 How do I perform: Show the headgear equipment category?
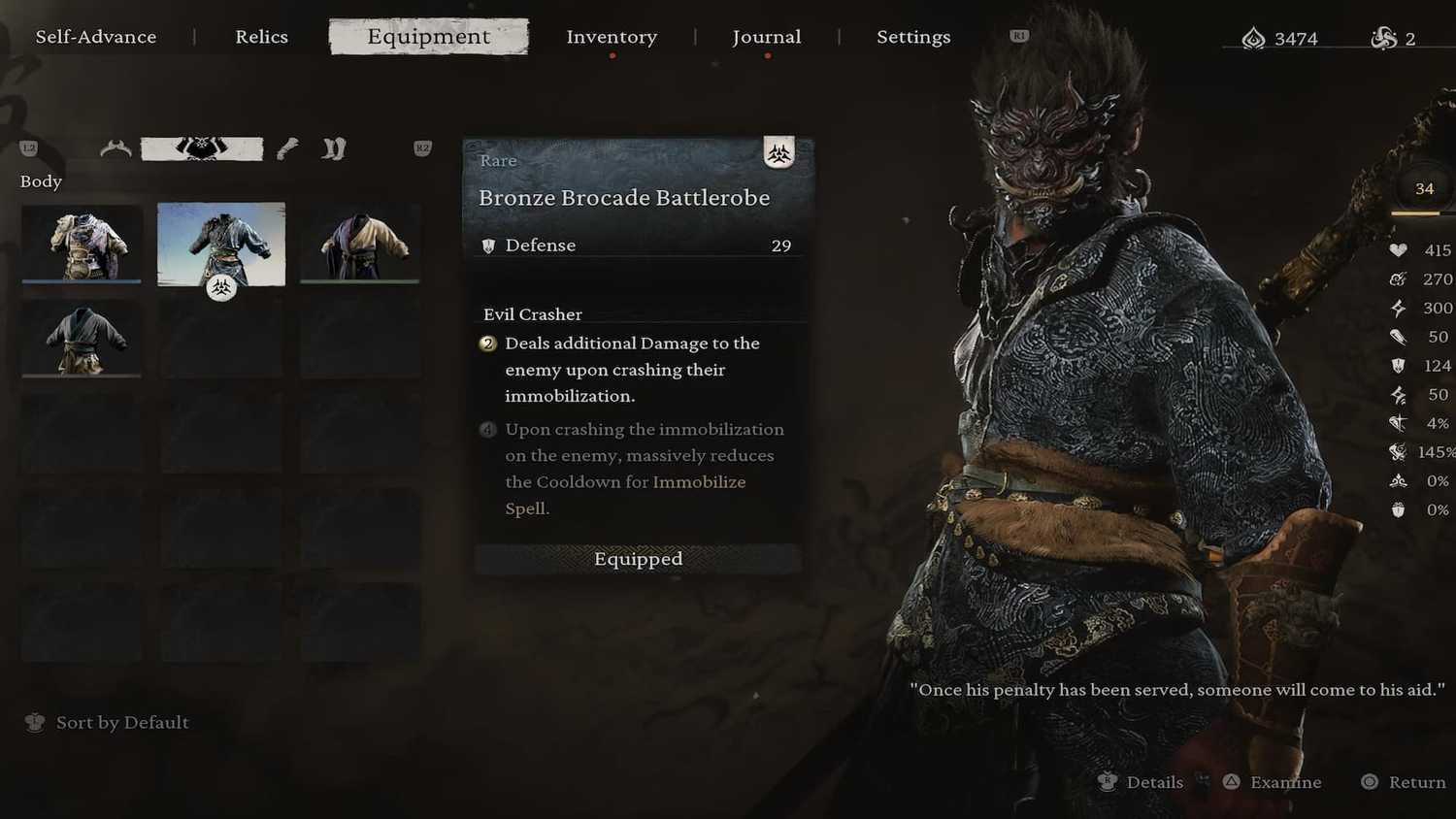116,148
